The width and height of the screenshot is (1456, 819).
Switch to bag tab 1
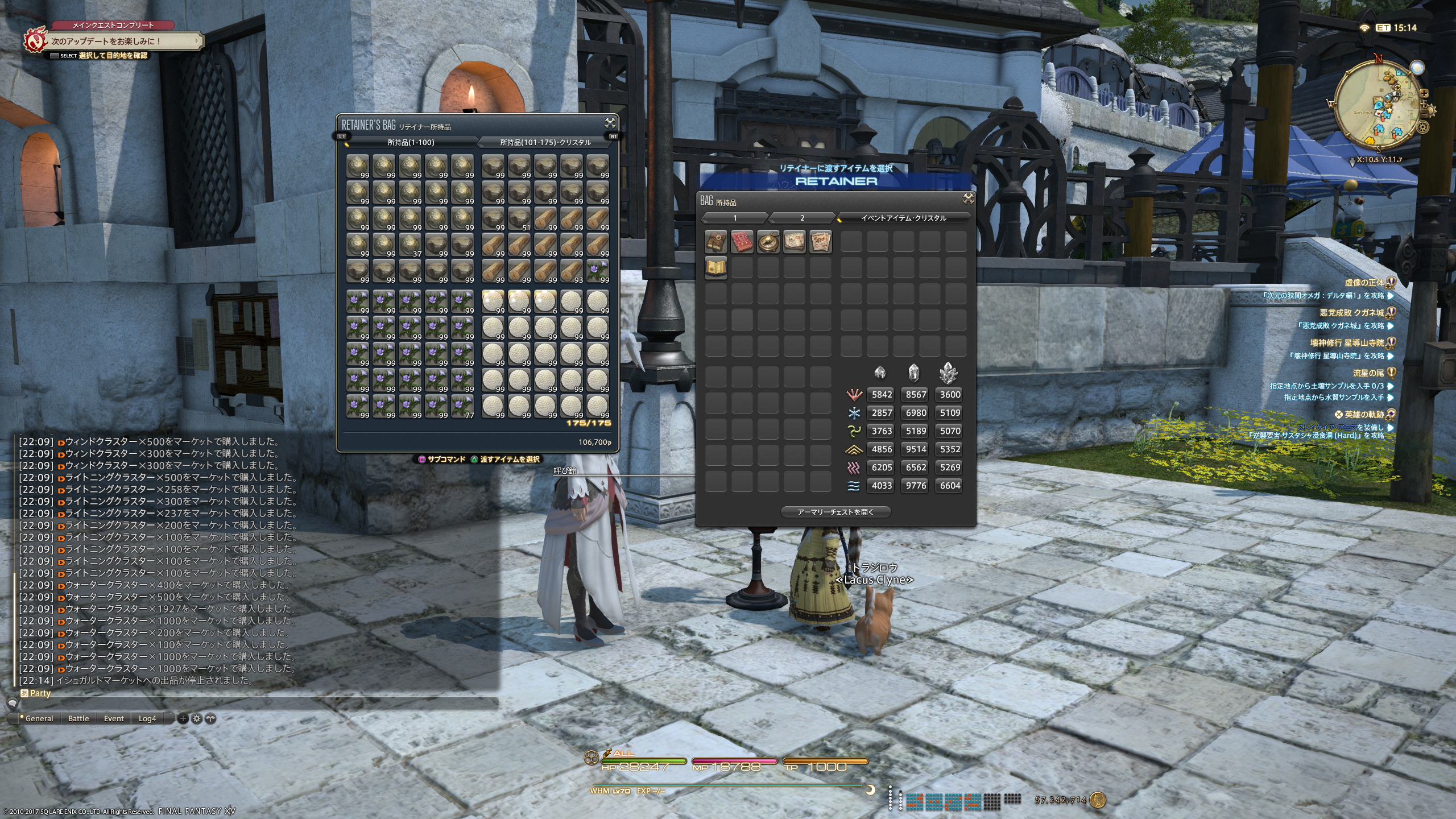coord(735,218)
